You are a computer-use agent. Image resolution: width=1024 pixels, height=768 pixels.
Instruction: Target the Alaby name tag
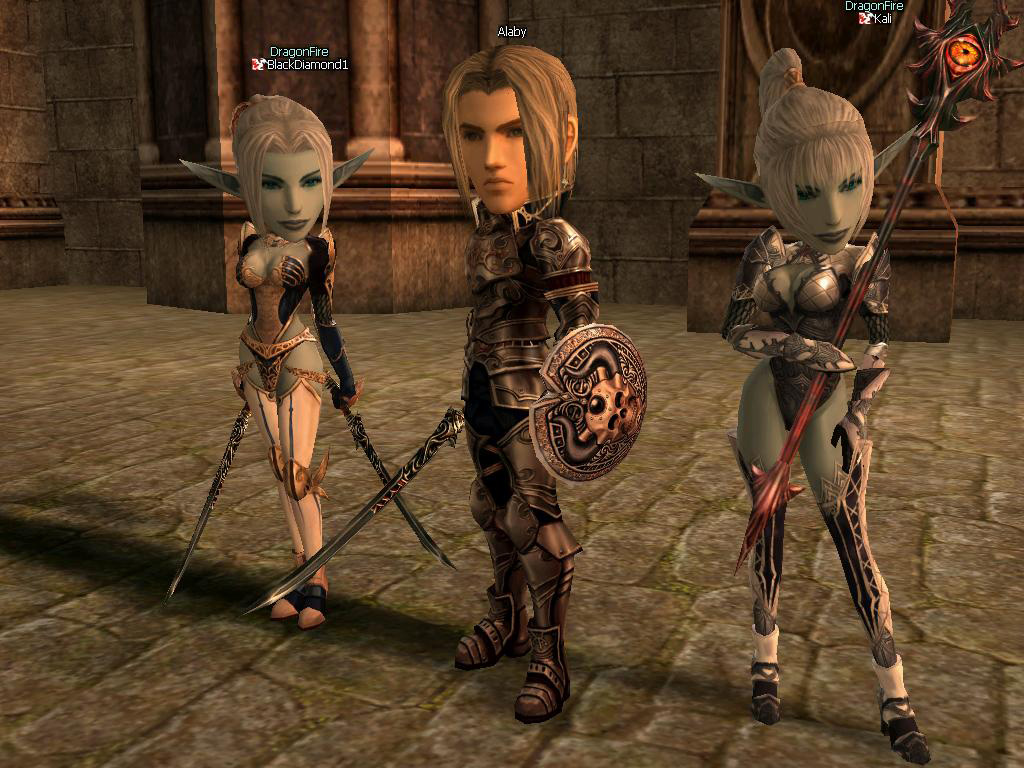pyautogui.click(x=512, y=32)
